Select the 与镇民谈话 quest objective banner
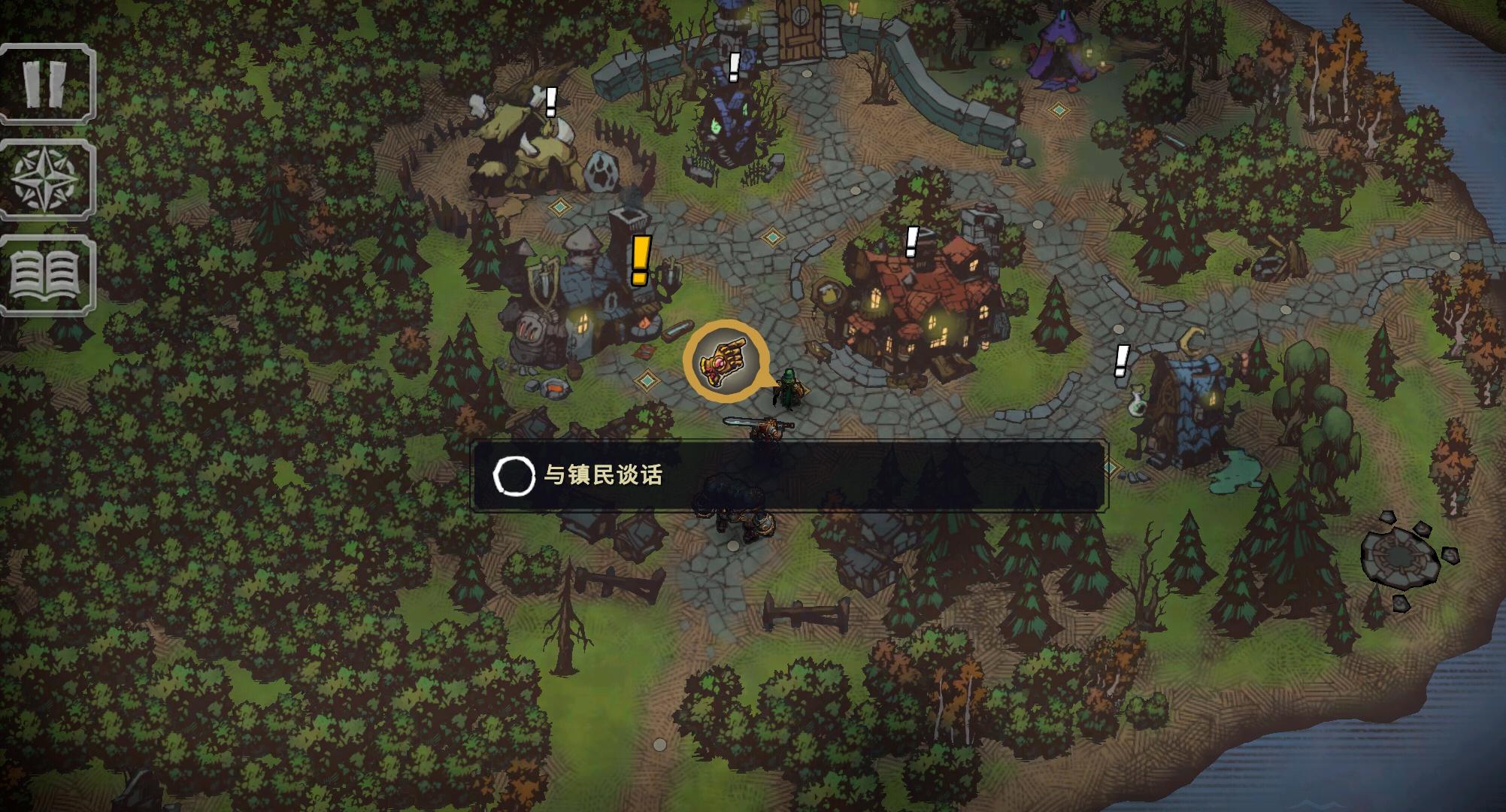 click(787, 476)
